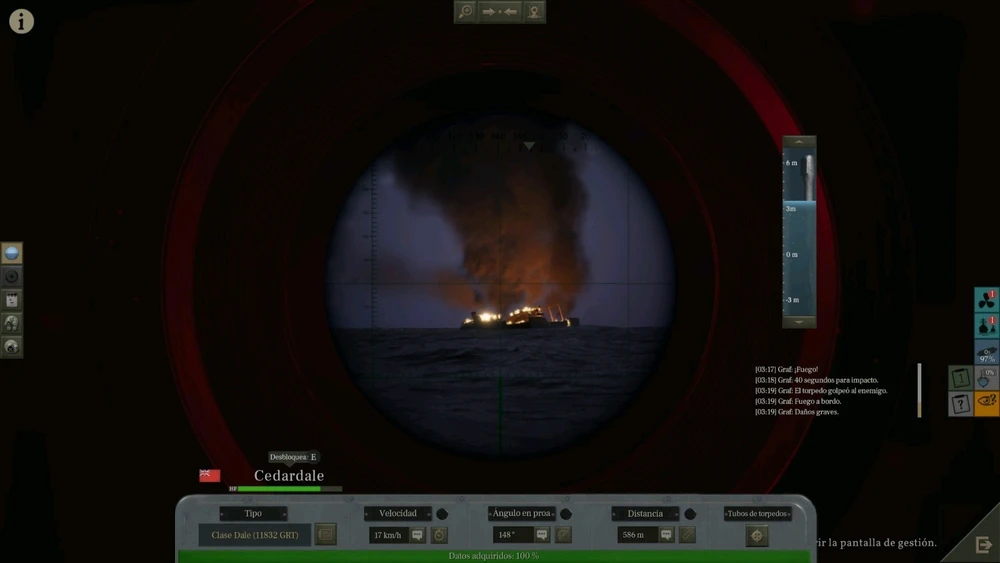
Task: Click the exit arrow in bottom-right corner
Action: [x=983, y=545]
